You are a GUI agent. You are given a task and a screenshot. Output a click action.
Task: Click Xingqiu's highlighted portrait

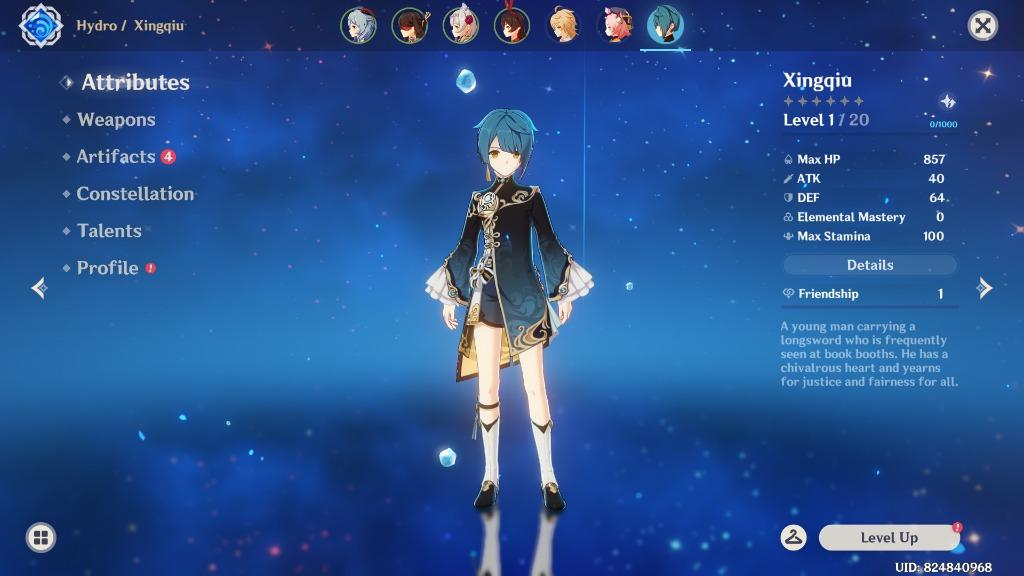[x=665, y=25]
